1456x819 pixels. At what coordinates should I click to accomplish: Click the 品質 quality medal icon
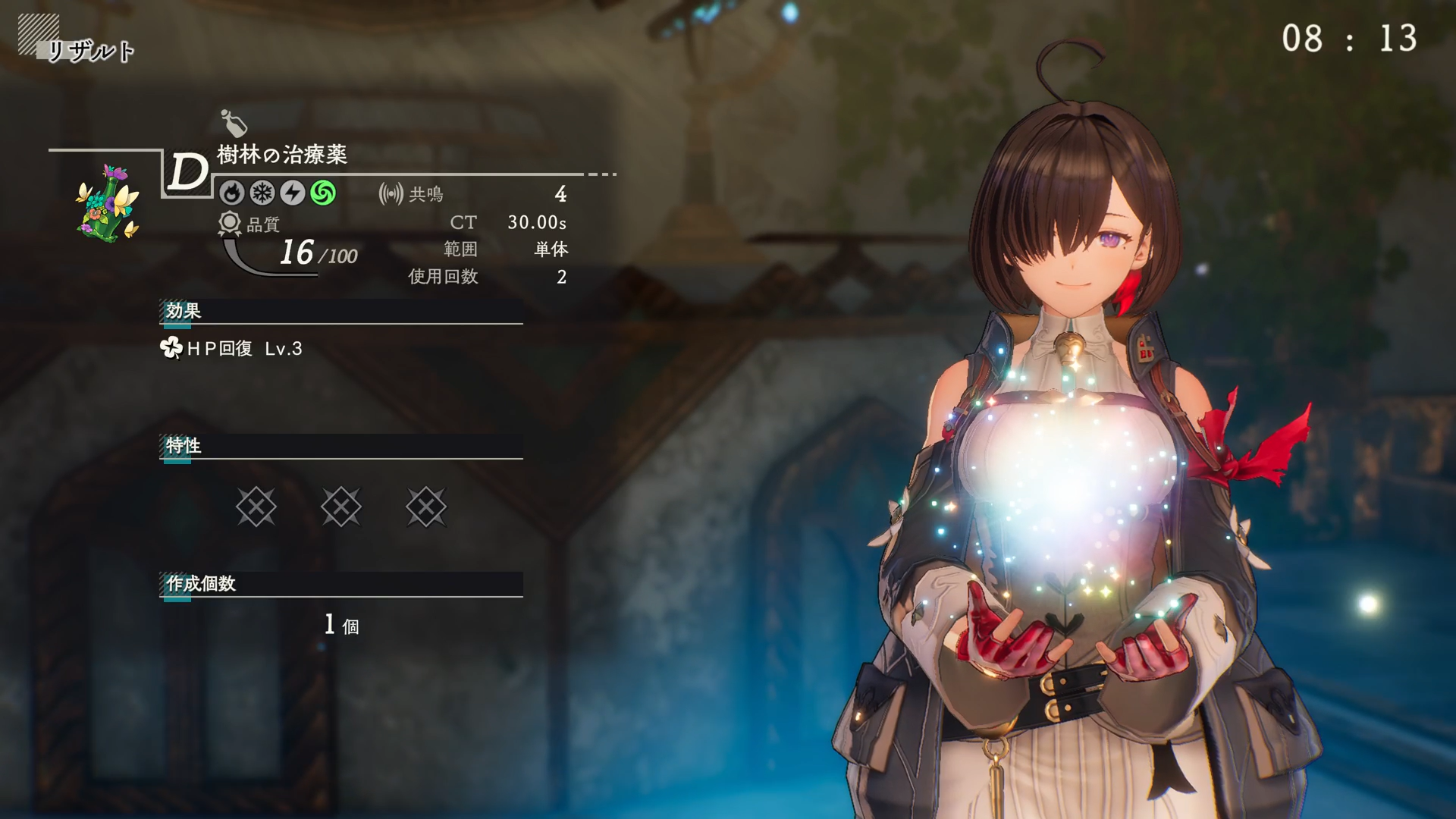point(229,224)
